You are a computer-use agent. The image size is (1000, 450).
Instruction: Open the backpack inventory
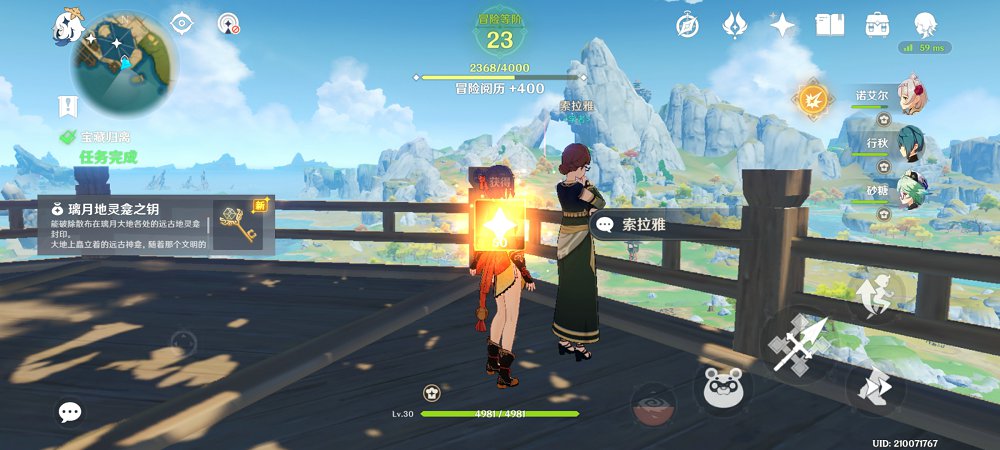pyautogui.click(x=878, y=25)
